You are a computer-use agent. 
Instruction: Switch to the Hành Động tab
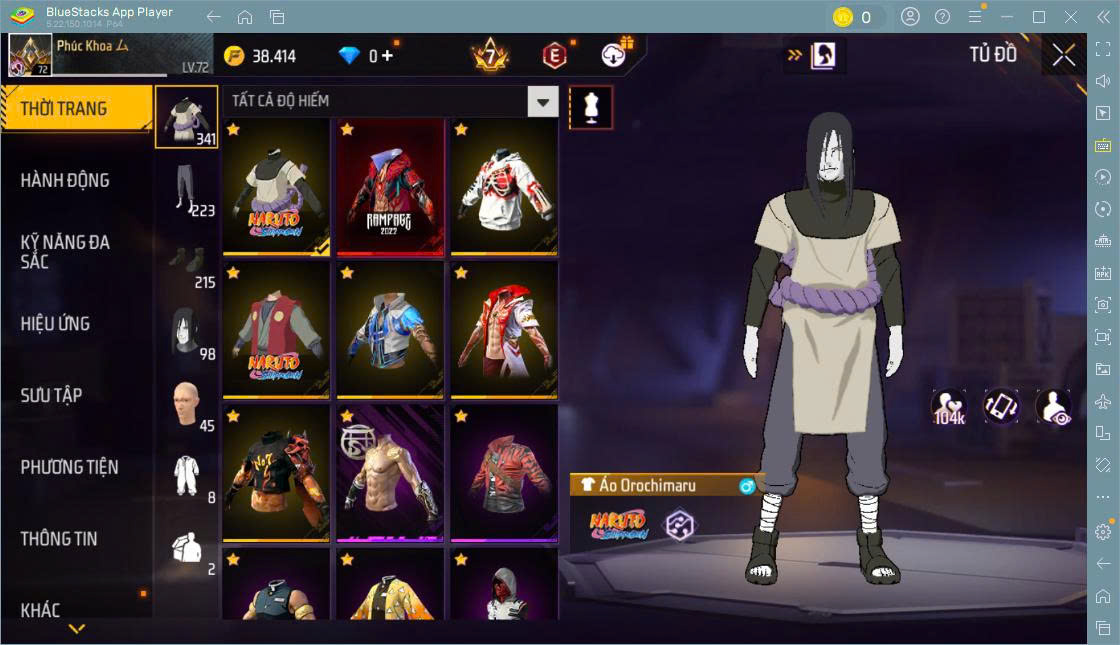[x=65, y=181]
